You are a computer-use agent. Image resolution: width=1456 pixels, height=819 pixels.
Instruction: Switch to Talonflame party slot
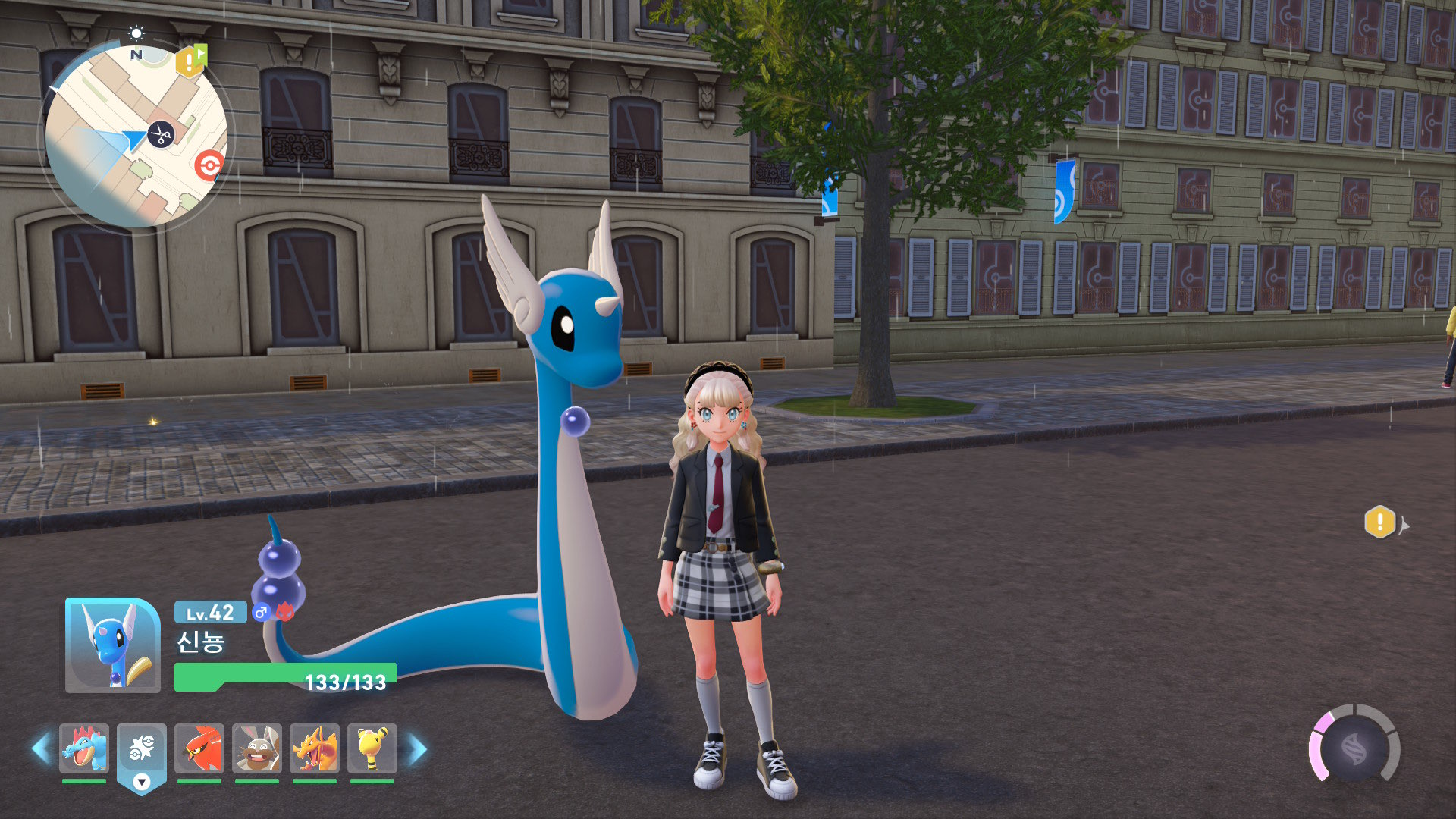coord(199,748)
